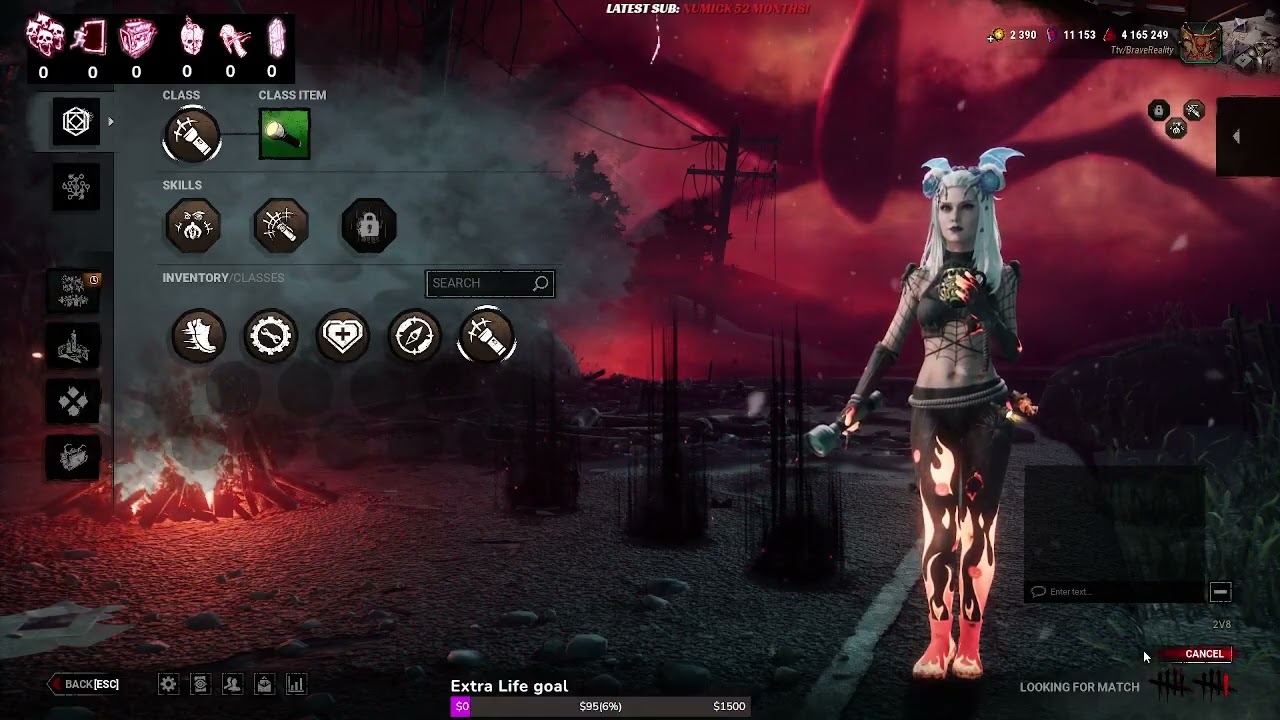Open the envelope inbox icon
The width and height of the screenshot is (1280, 720).
tap(264, 684)
